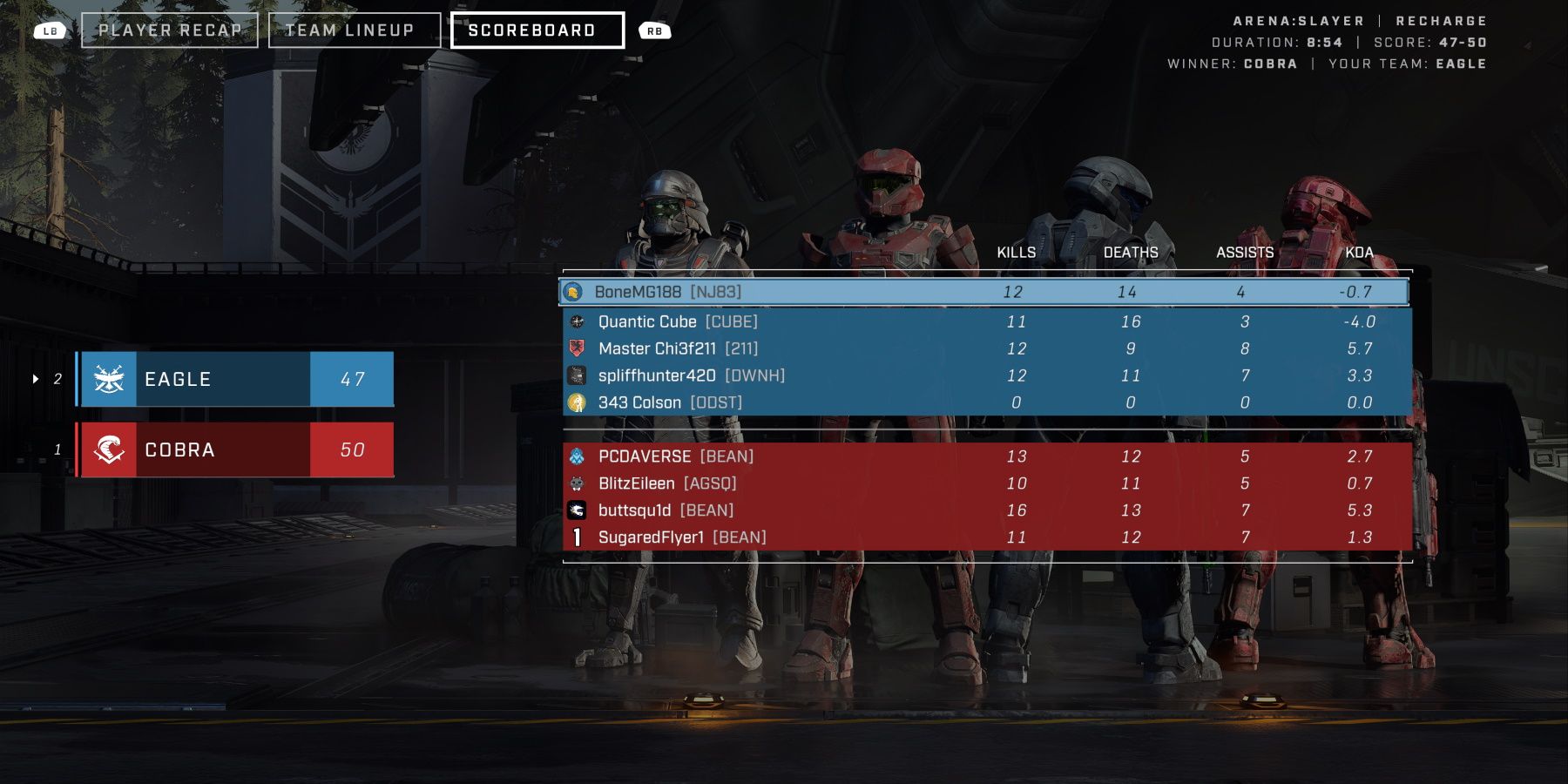Screen dimensions: 1568x784
Task: Click BlitzEileen's gray cat emblem
Action: 576,483
